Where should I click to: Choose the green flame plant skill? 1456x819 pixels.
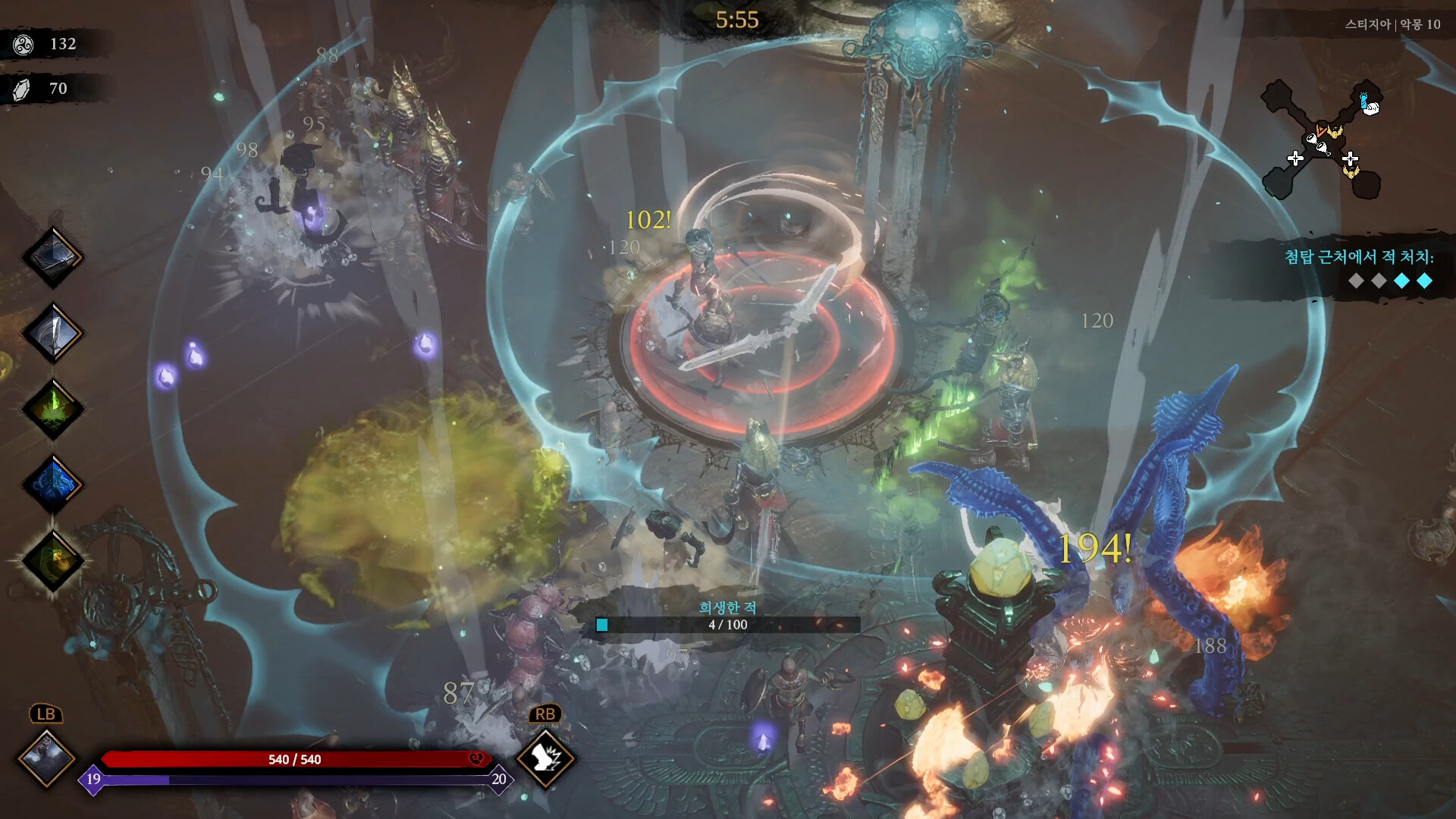(x=52, y=409)
